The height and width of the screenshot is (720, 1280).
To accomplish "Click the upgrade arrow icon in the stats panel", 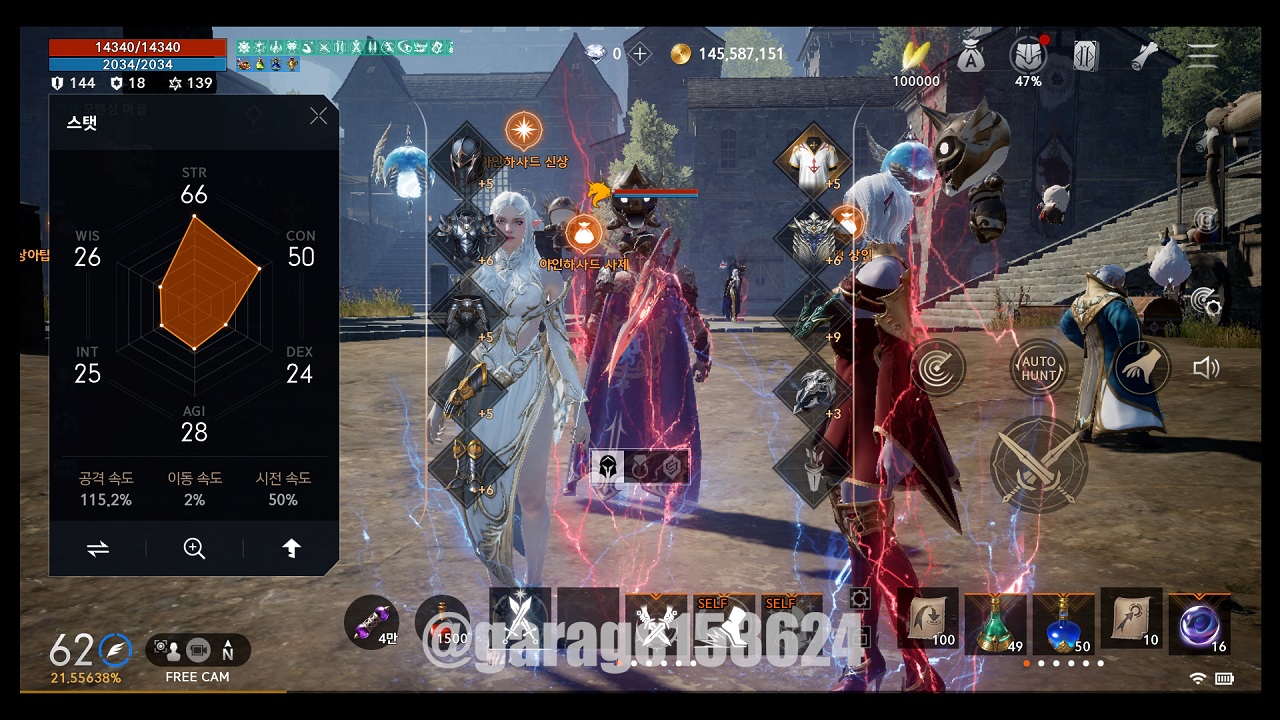I will click(291, 548).
